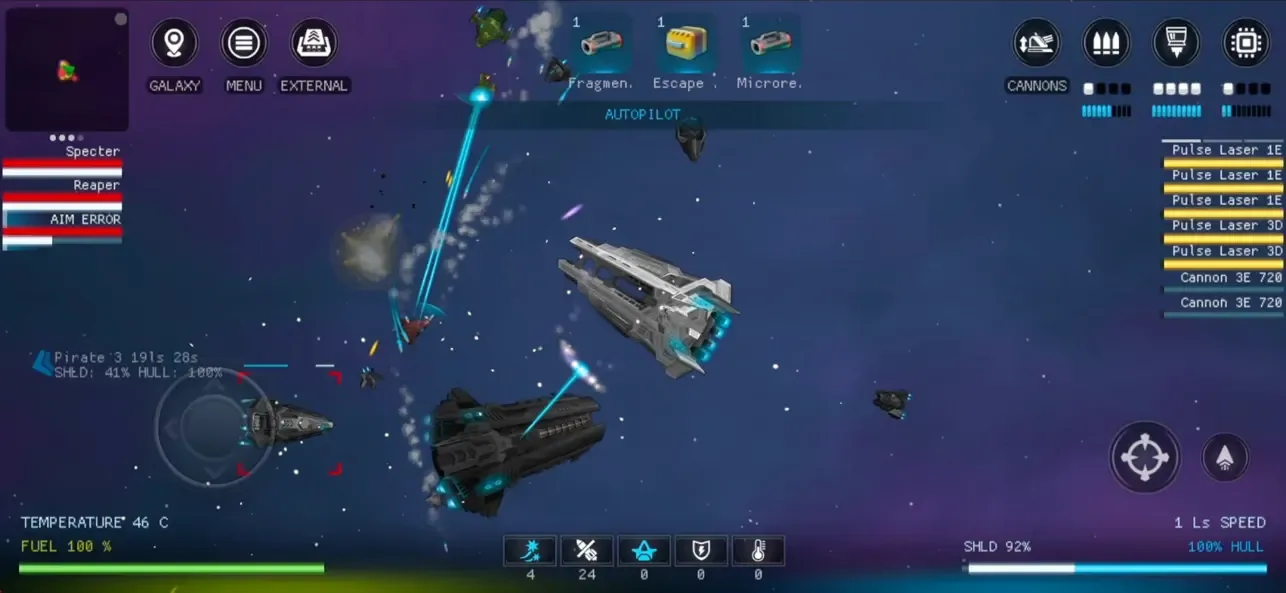Use the Fragmentation item slot

600,44
